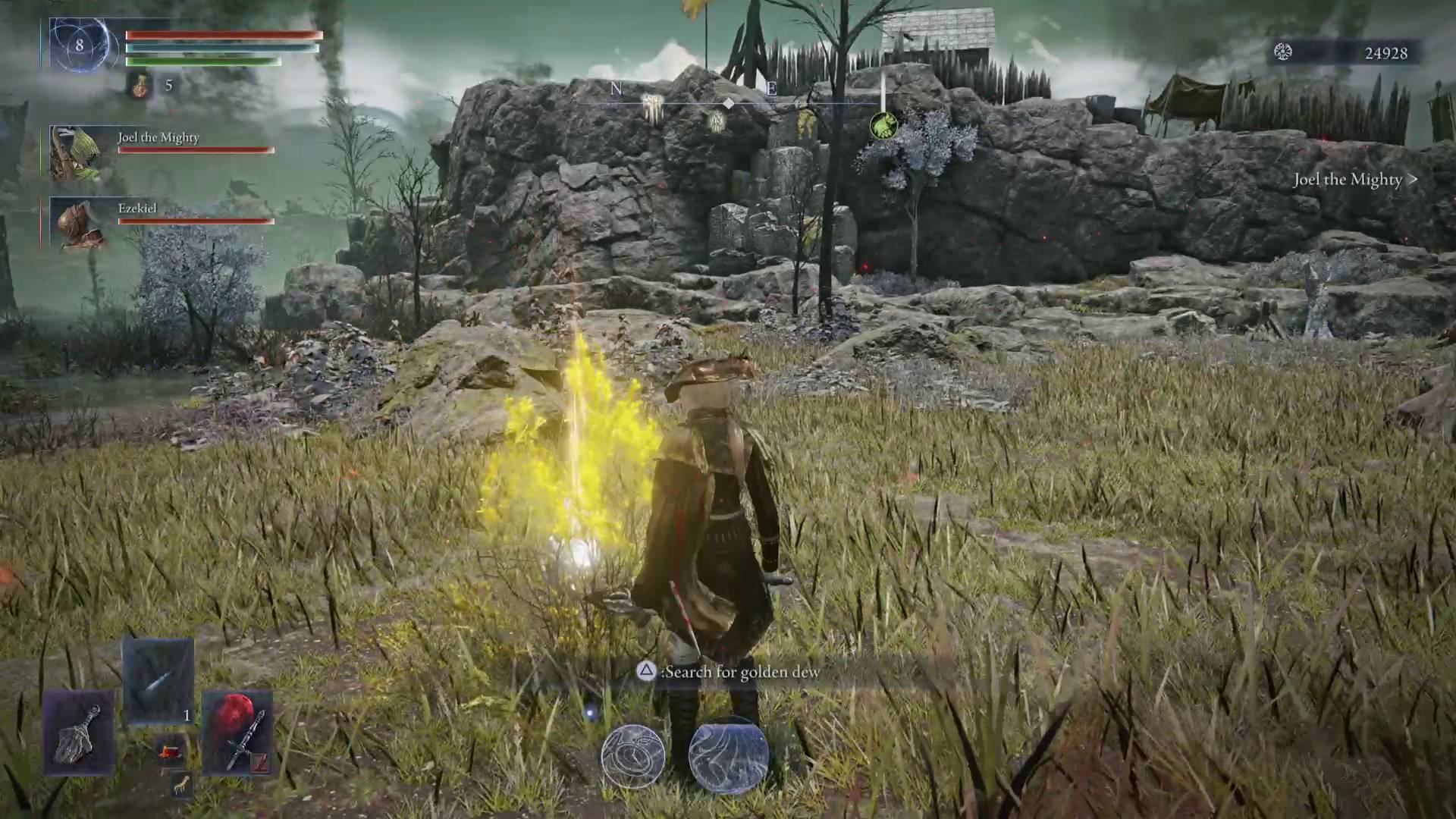
Task: Select the dagger right-hand weapon slot
Action: pyautogui.click(x=237, y=733)
